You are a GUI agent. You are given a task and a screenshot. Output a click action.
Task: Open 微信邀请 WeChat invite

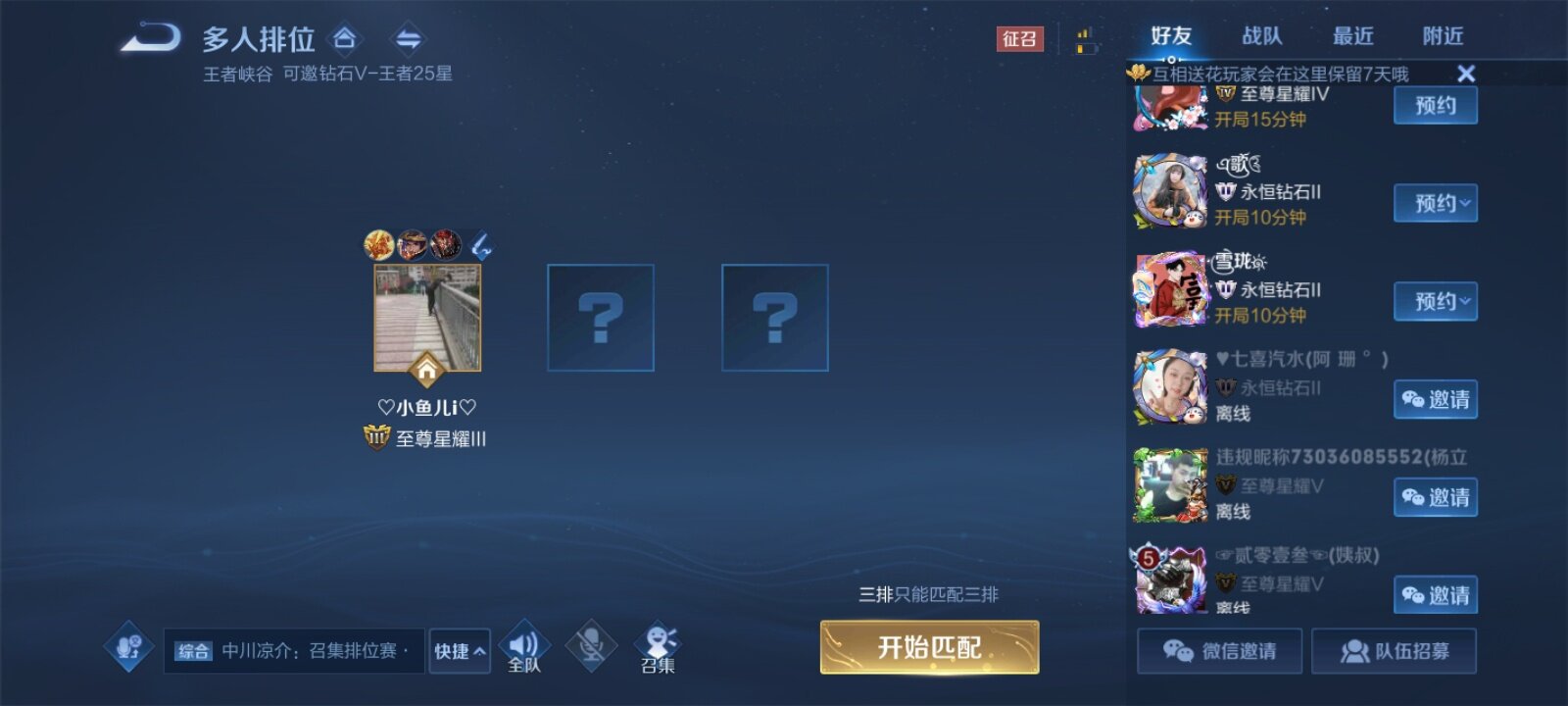(1220, 651)
